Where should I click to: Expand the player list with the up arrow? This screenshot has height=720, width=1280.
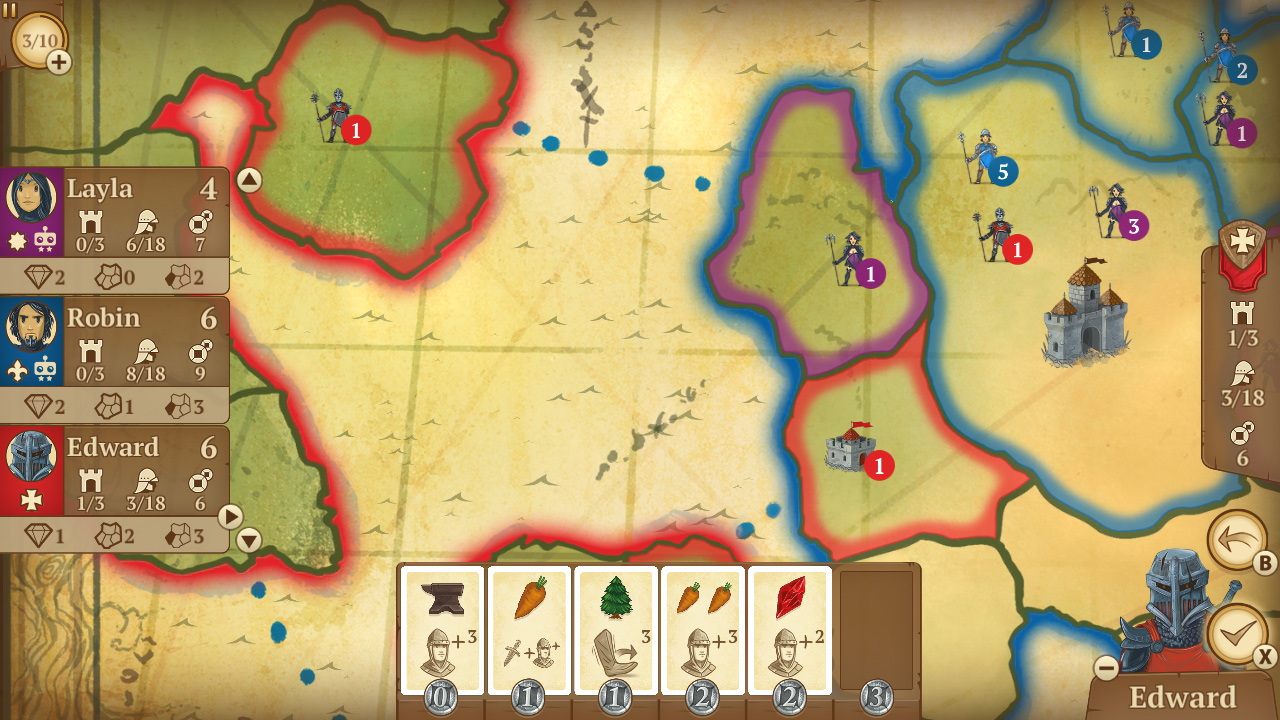coord(250,178)
